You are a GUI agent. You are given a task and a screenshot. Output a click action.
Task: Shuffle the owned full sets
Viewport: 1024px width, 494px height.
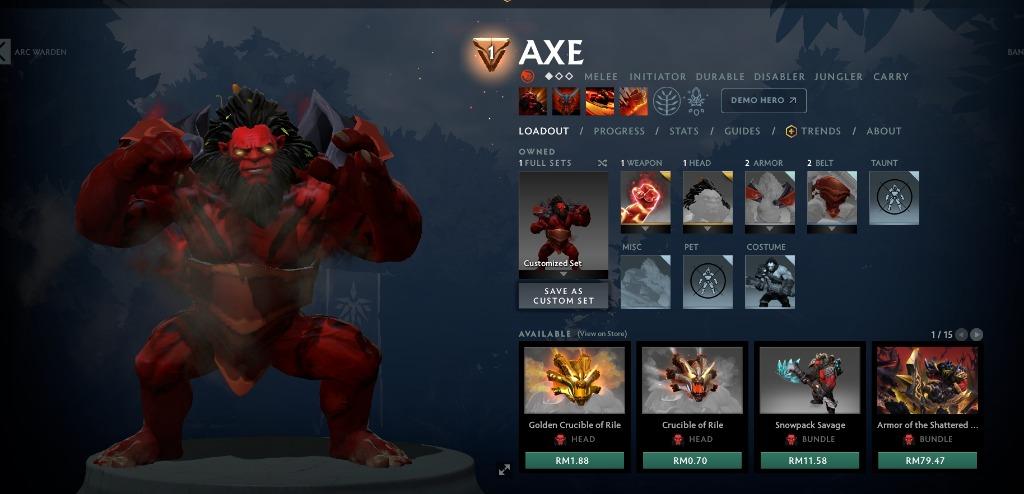tap(602, 163)
